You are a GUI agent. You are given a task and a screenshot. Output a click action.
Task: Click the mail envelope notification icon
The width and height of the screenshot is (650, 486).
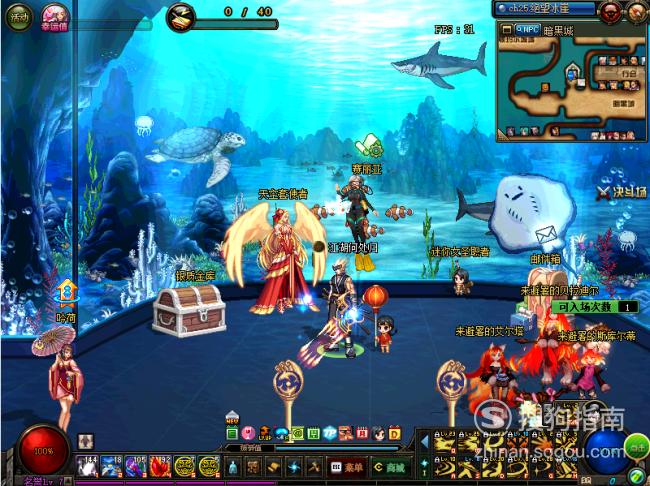[x=545, y=236]
